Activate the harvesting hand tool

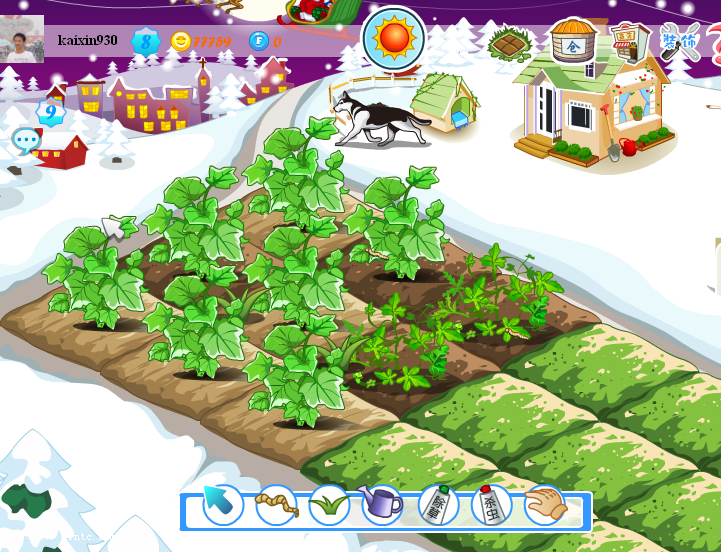(545, 505)
